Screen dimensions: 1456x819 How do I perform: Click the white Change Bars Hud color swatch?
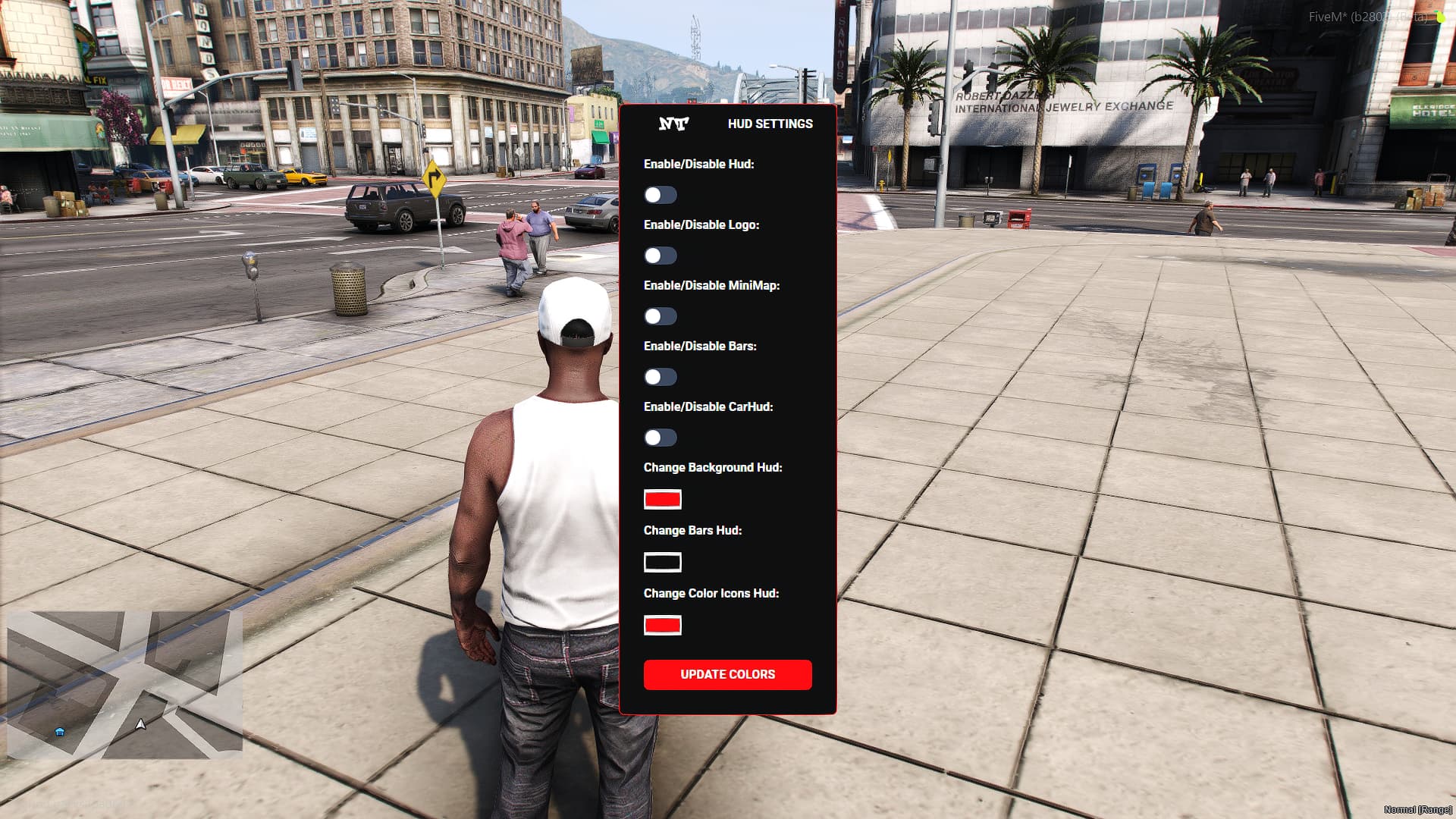click(662, 562)
